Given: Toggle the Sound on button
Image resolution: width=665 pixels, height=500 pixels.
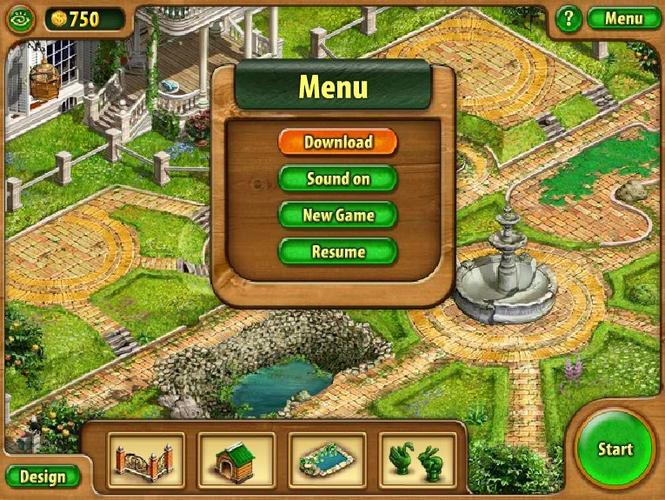Looking at the screenshot, I should pos(338,179).
